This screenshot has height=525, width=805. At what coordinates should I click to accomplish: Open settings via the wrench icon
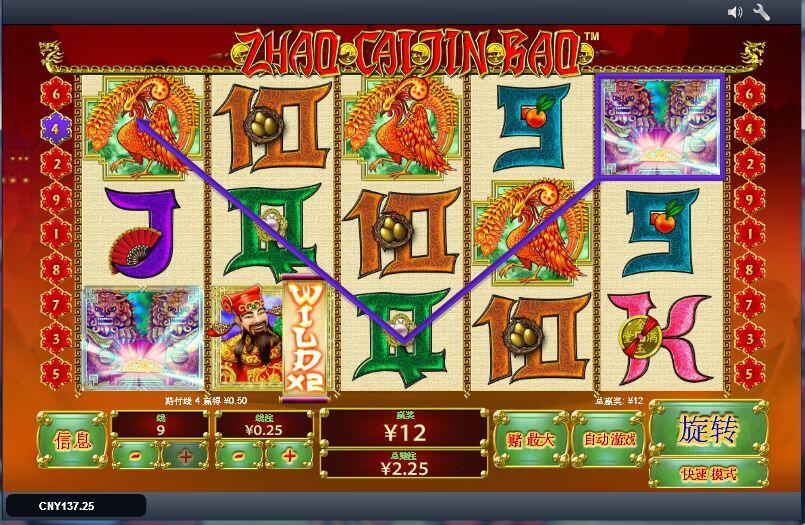[x=761, y=12]
